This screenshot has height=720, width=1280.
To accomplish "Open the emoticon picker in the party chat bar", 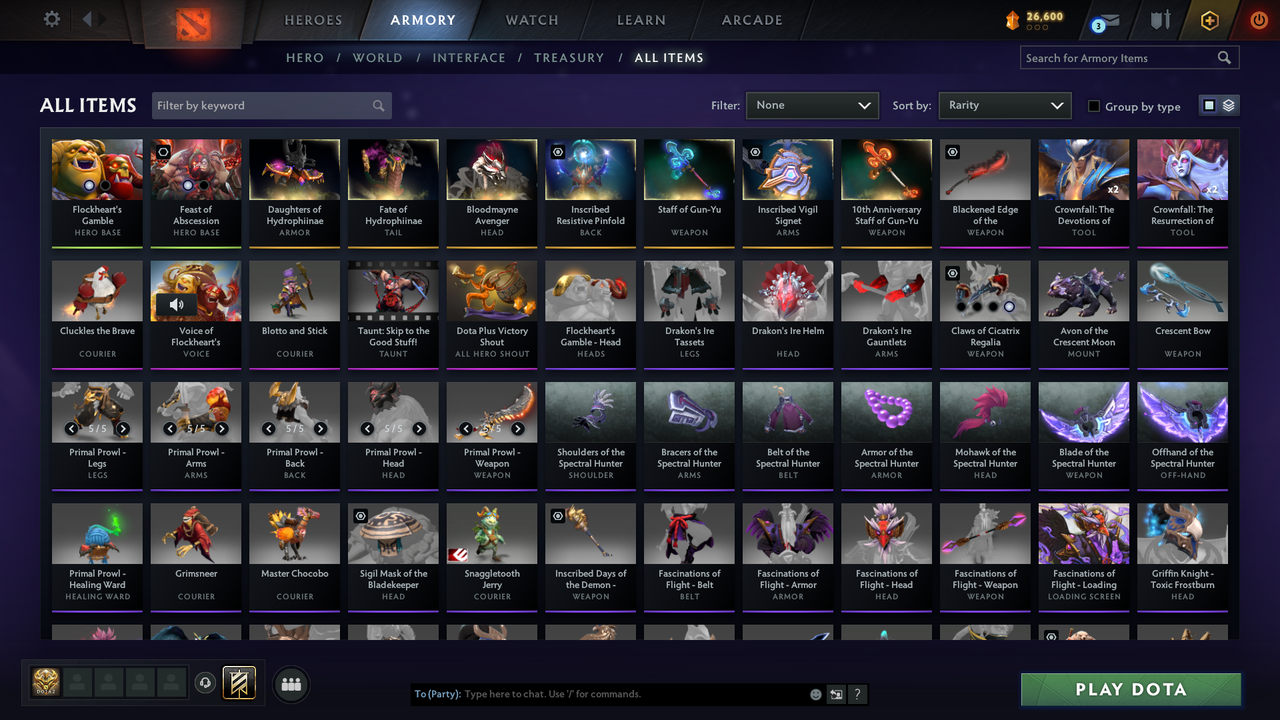I will tap(814, 693).
